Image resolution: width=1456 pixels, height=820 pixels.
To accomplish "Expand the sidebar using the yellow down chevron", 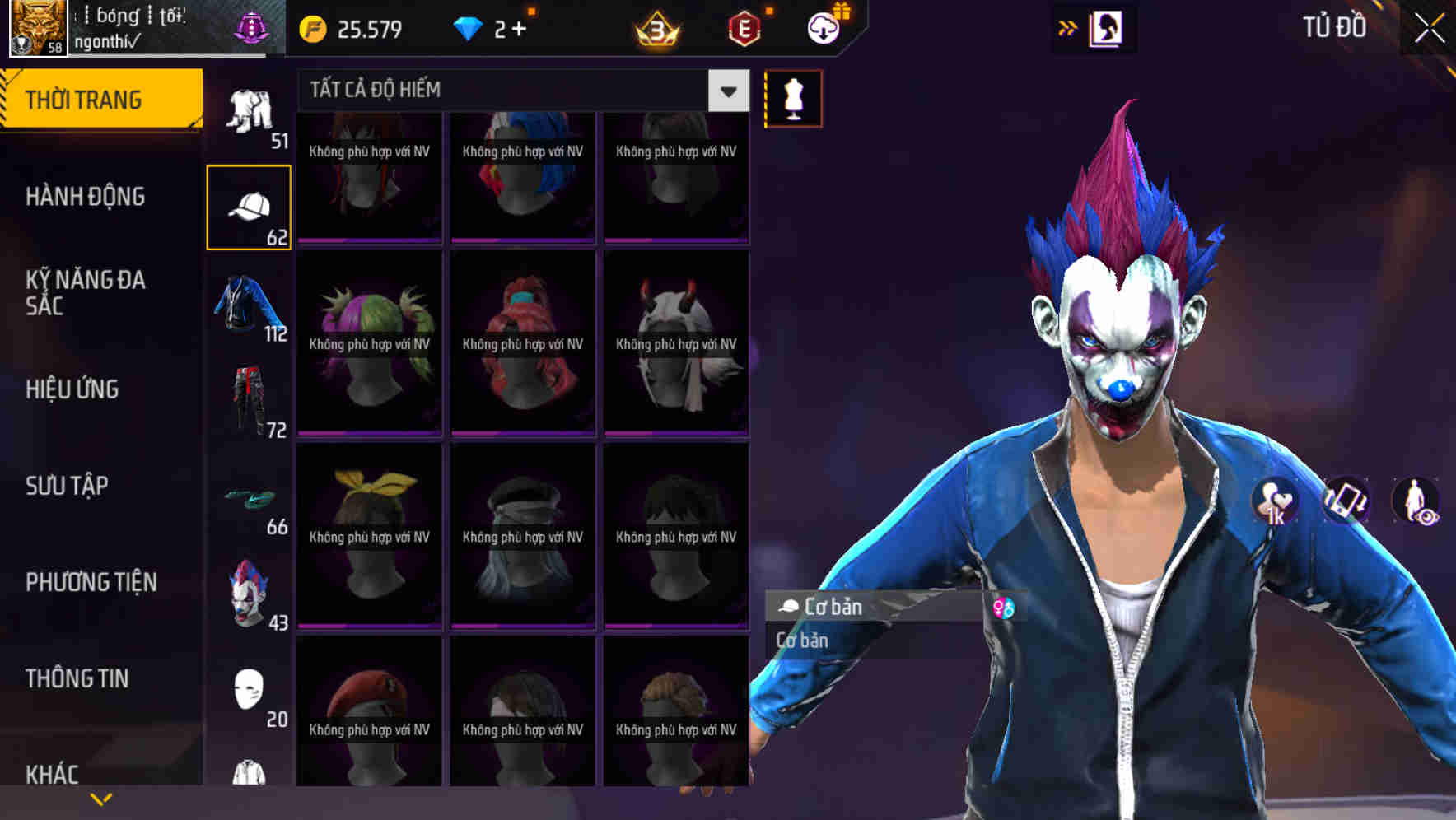I will [102, 797].
